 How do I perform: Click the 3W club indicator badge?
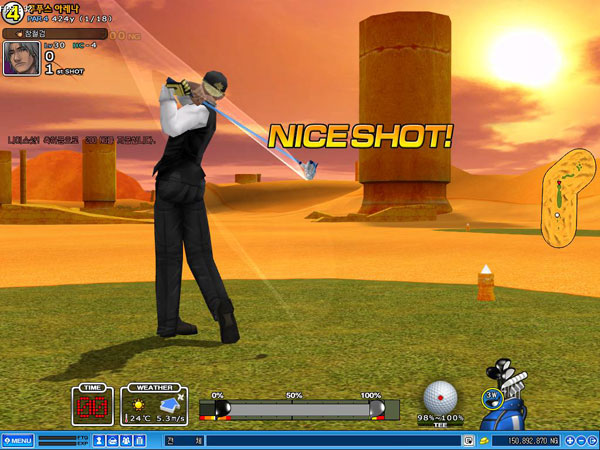[x=491, y=396]
